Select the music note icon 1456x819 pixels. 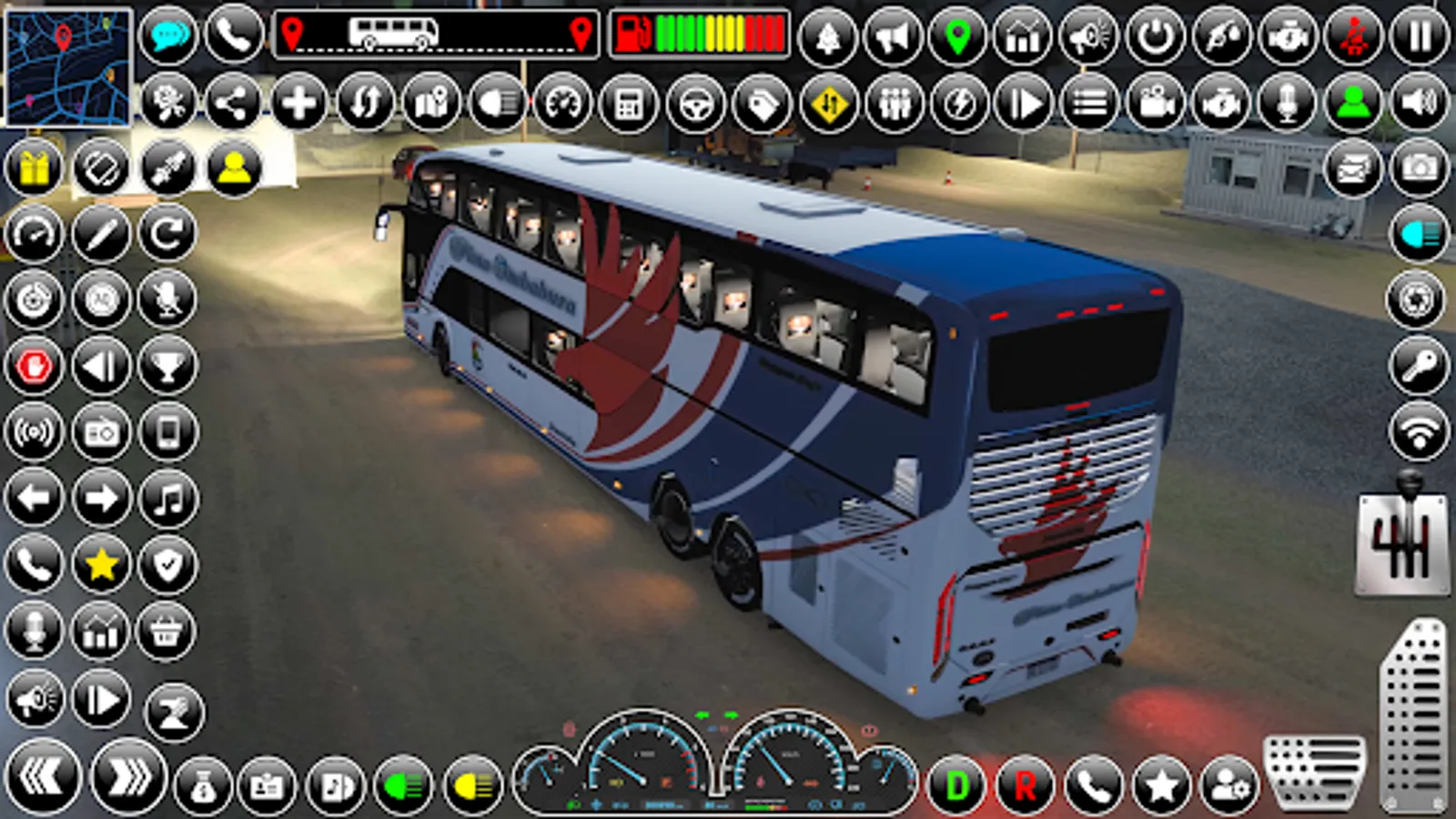[x=169, y=497]
